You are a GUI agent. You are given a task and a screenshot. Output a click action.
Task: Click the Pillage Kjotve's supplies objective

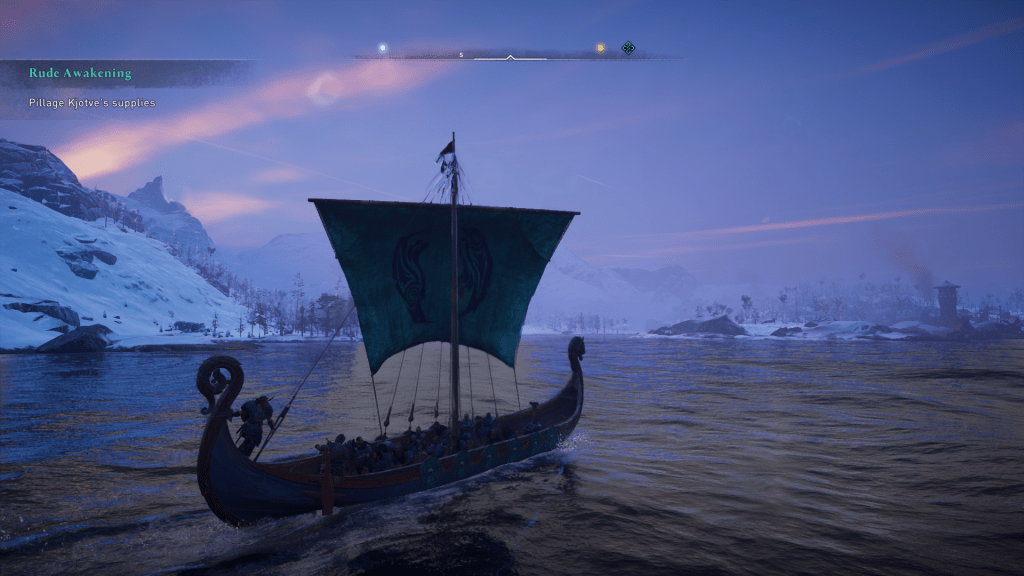click(x=92, y=103)
